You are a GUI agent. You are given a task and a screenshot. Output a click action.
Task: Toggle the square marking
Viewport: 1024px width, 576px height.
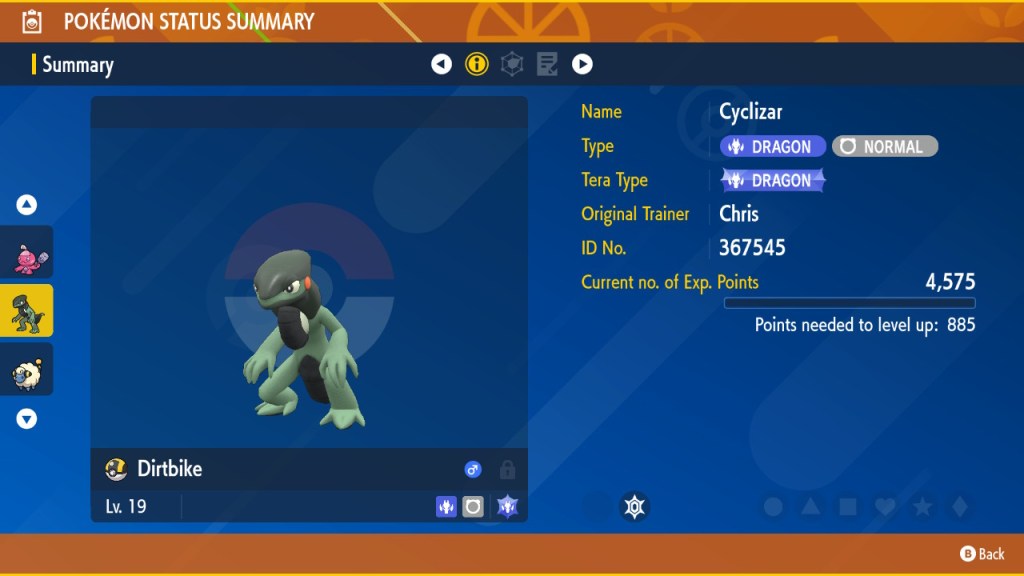click(x=848, y=507)
